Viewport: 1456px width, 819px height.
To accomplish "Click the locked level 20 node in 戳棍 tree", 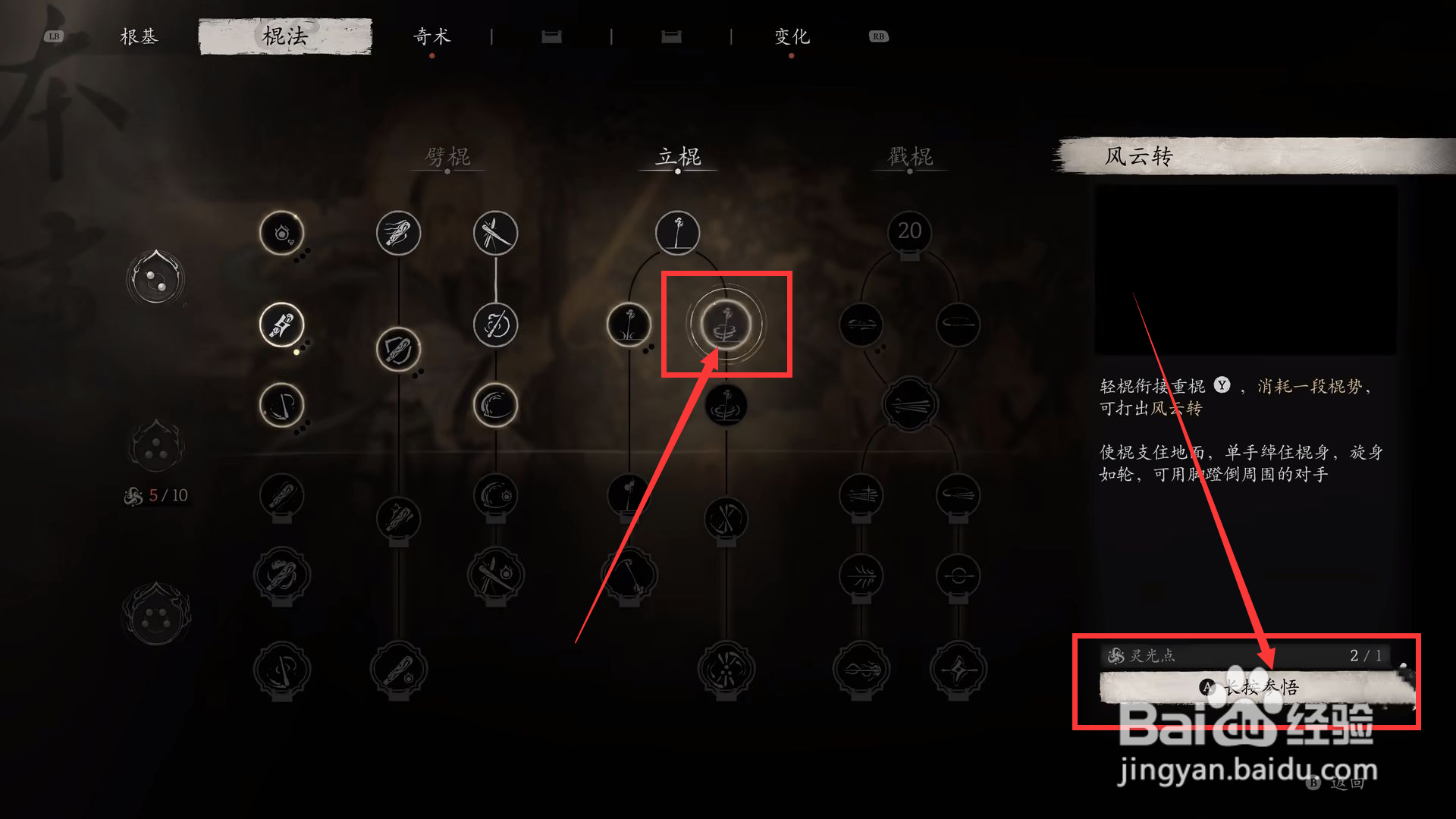I will [x=910, y=232].
